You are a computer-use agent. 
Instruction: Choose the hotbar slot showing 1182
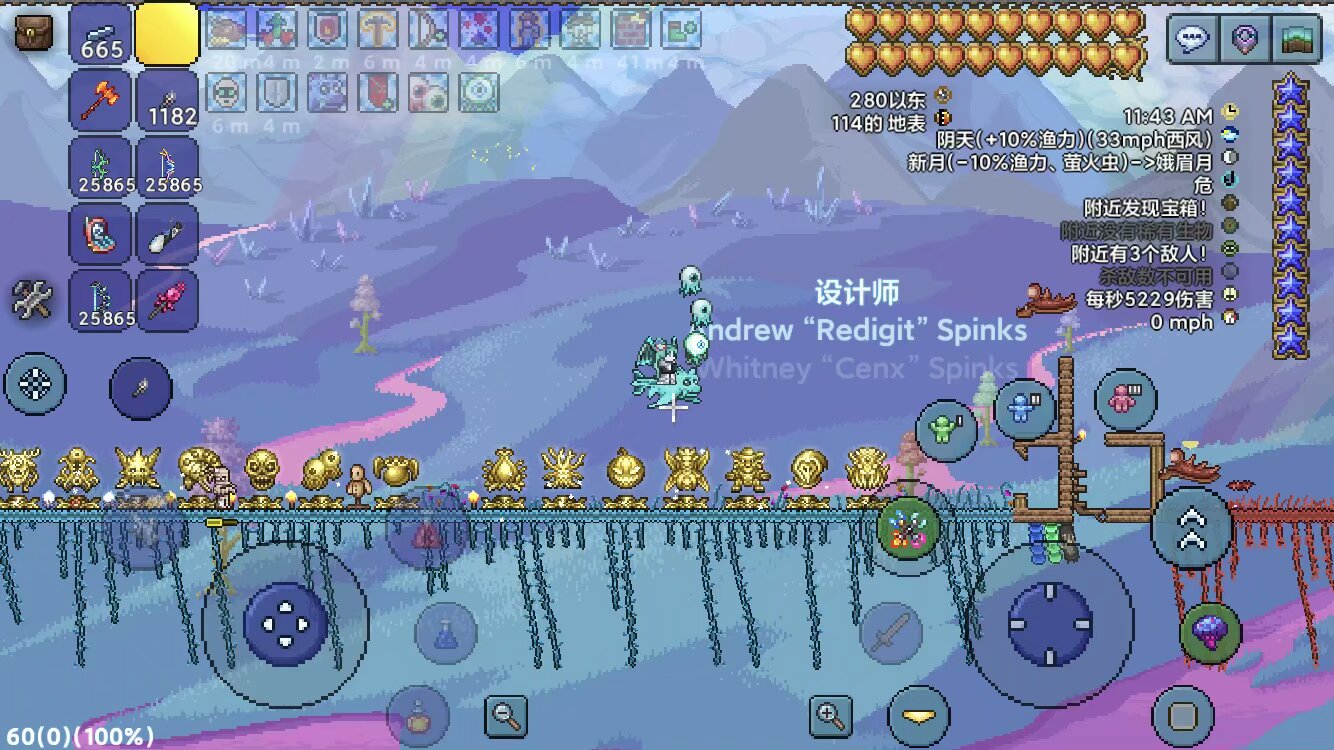[167, 101]
